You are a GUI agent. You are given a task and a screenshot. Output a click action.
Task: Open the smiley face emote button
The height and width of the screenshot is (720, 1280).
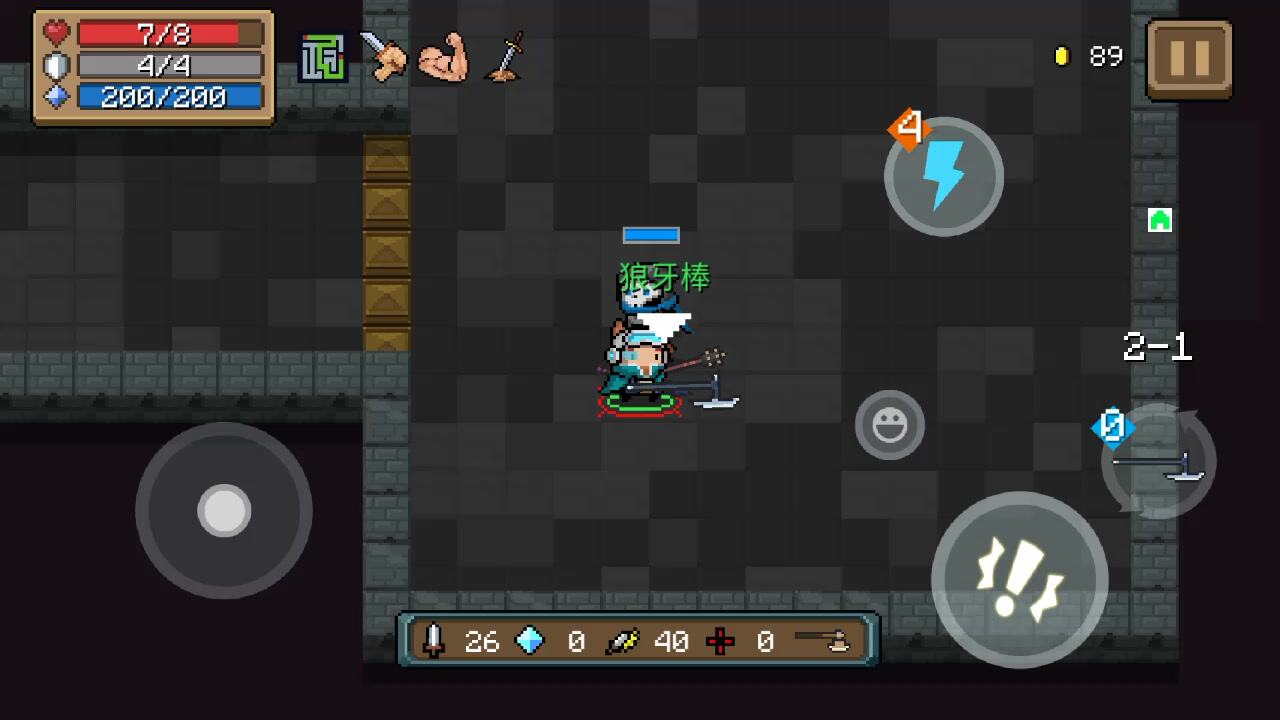point(889,426)
